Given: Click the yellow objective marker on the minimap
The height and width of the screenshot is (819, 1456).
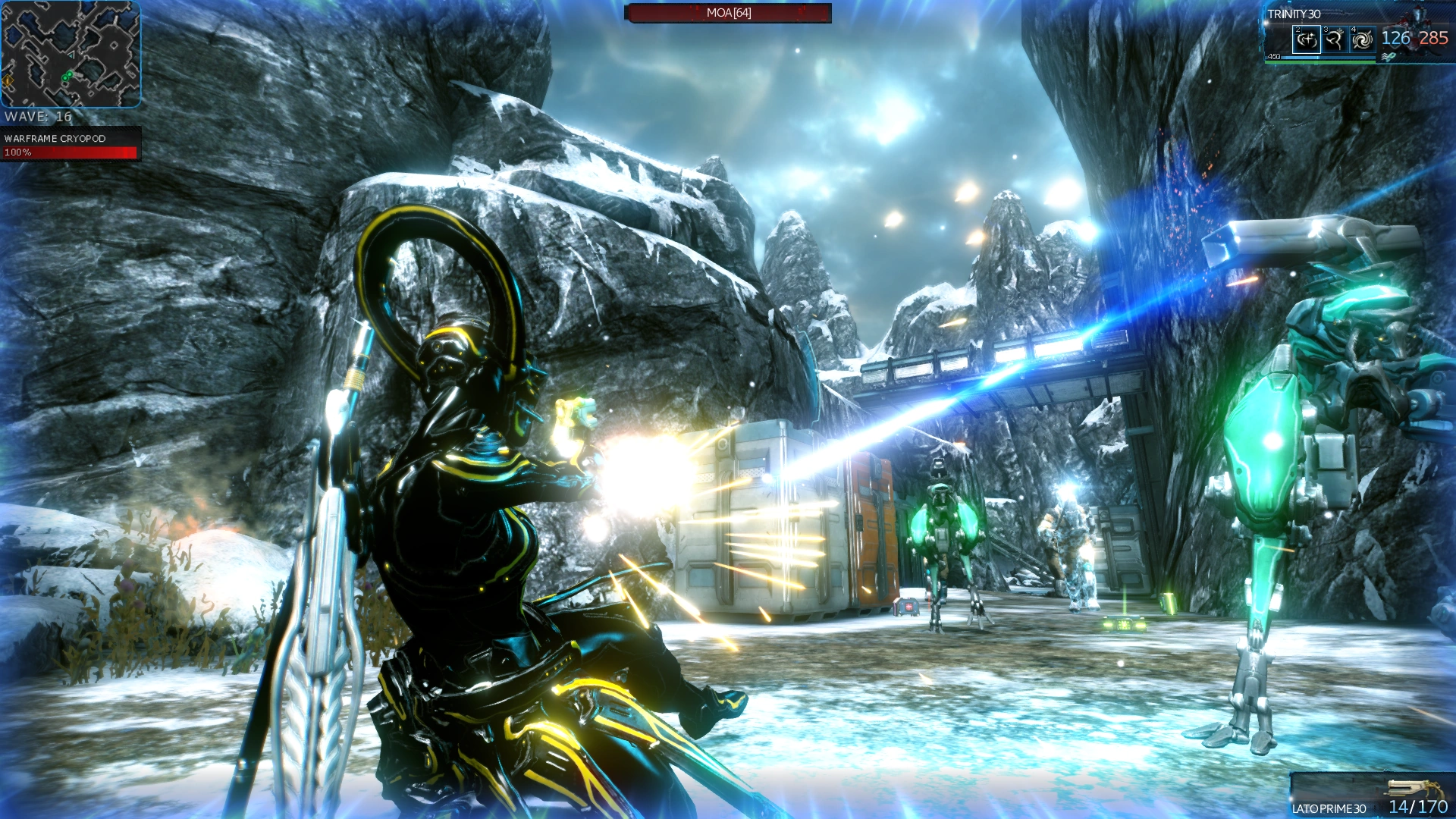Looking at the screenshot, I should click(x=8, y=79).
